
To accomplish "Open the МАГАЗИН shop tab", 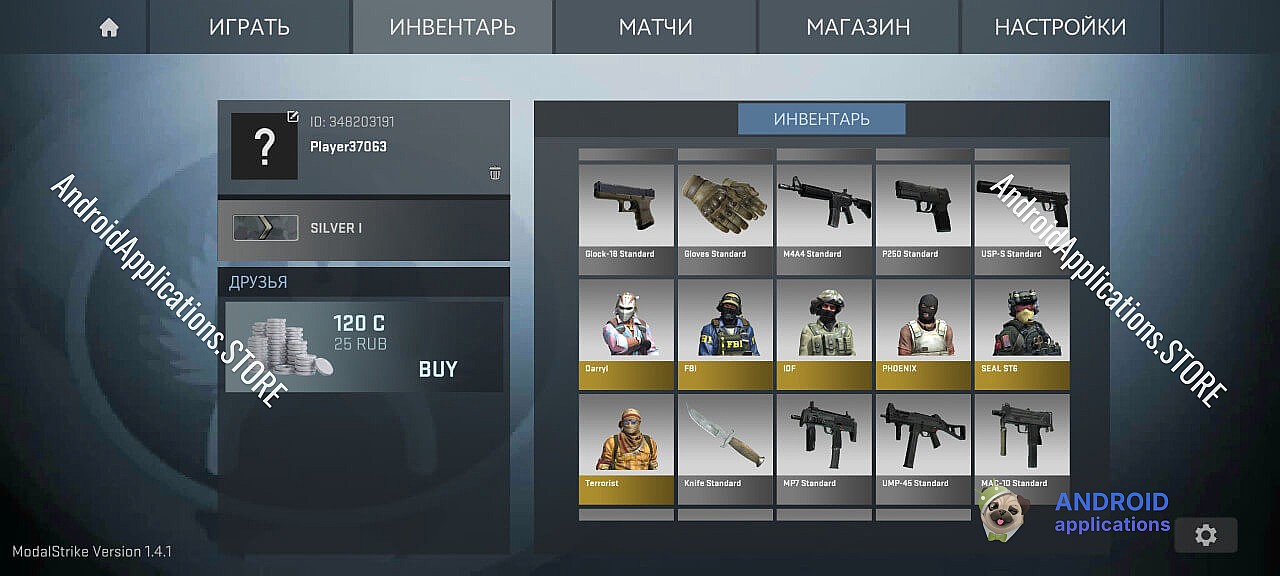I will (x=858, y=27).
